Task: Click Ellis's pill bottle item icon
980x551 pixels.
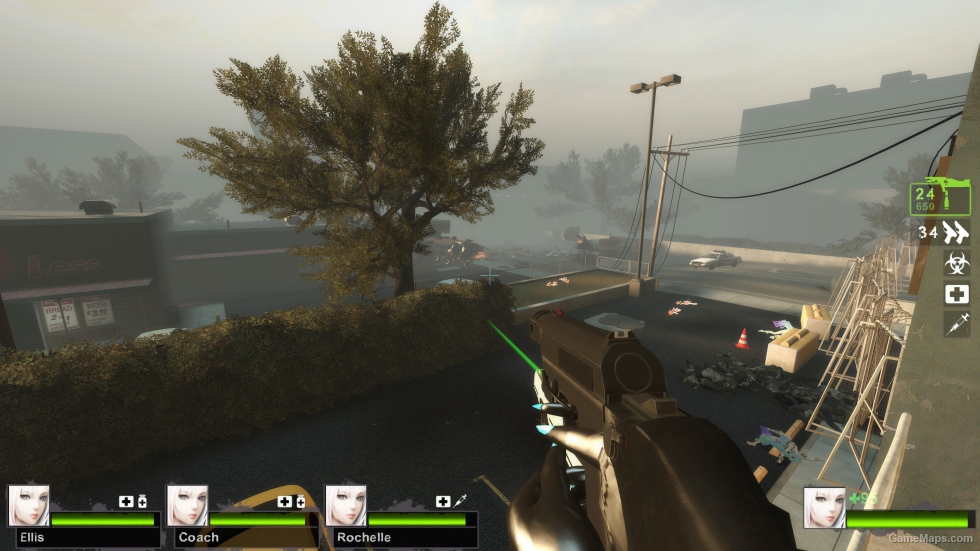Action: click(142, 501)
